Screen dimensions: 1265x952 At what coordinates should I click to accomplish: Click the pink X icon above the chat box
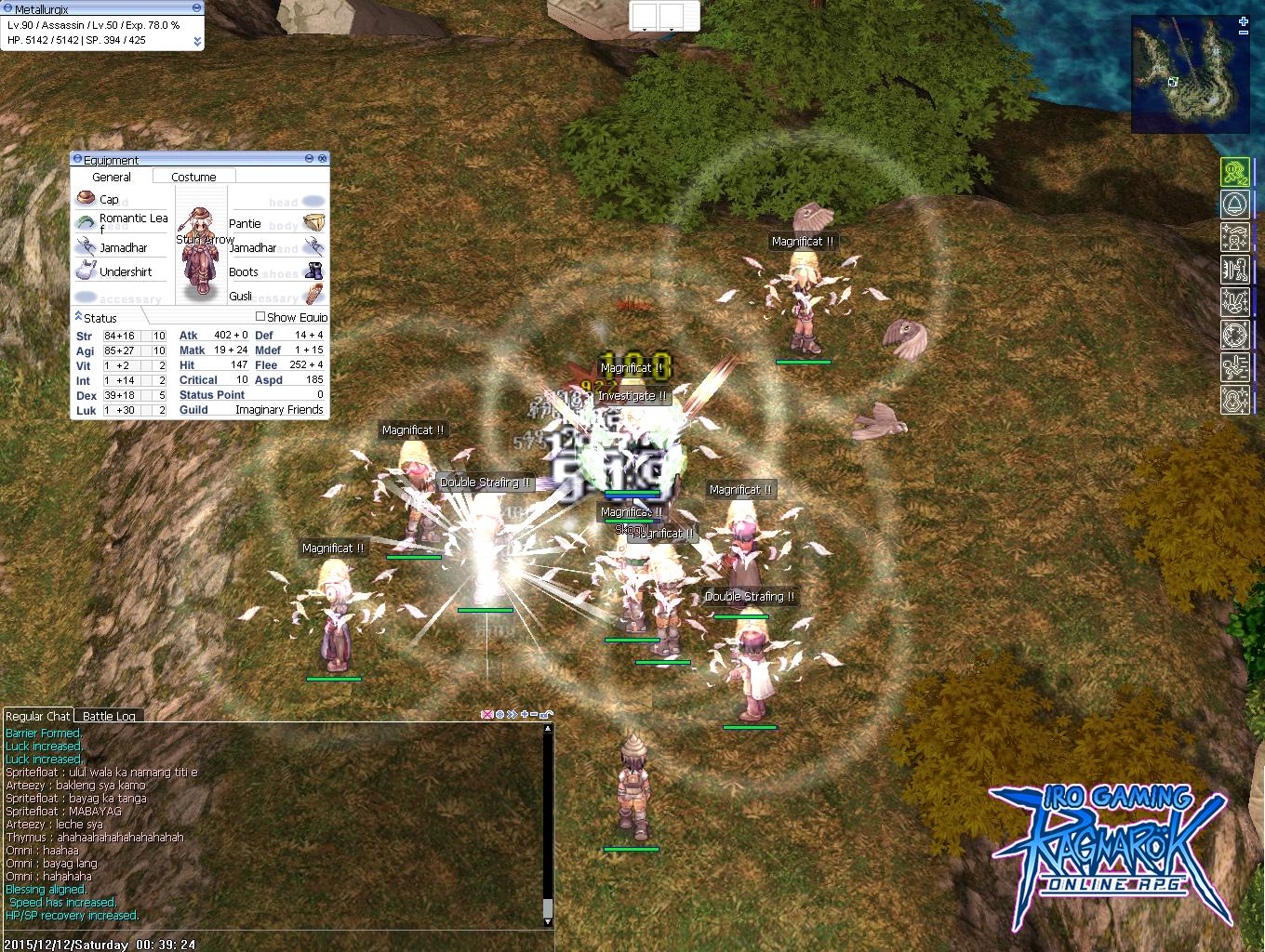click(x=486, y=714)
